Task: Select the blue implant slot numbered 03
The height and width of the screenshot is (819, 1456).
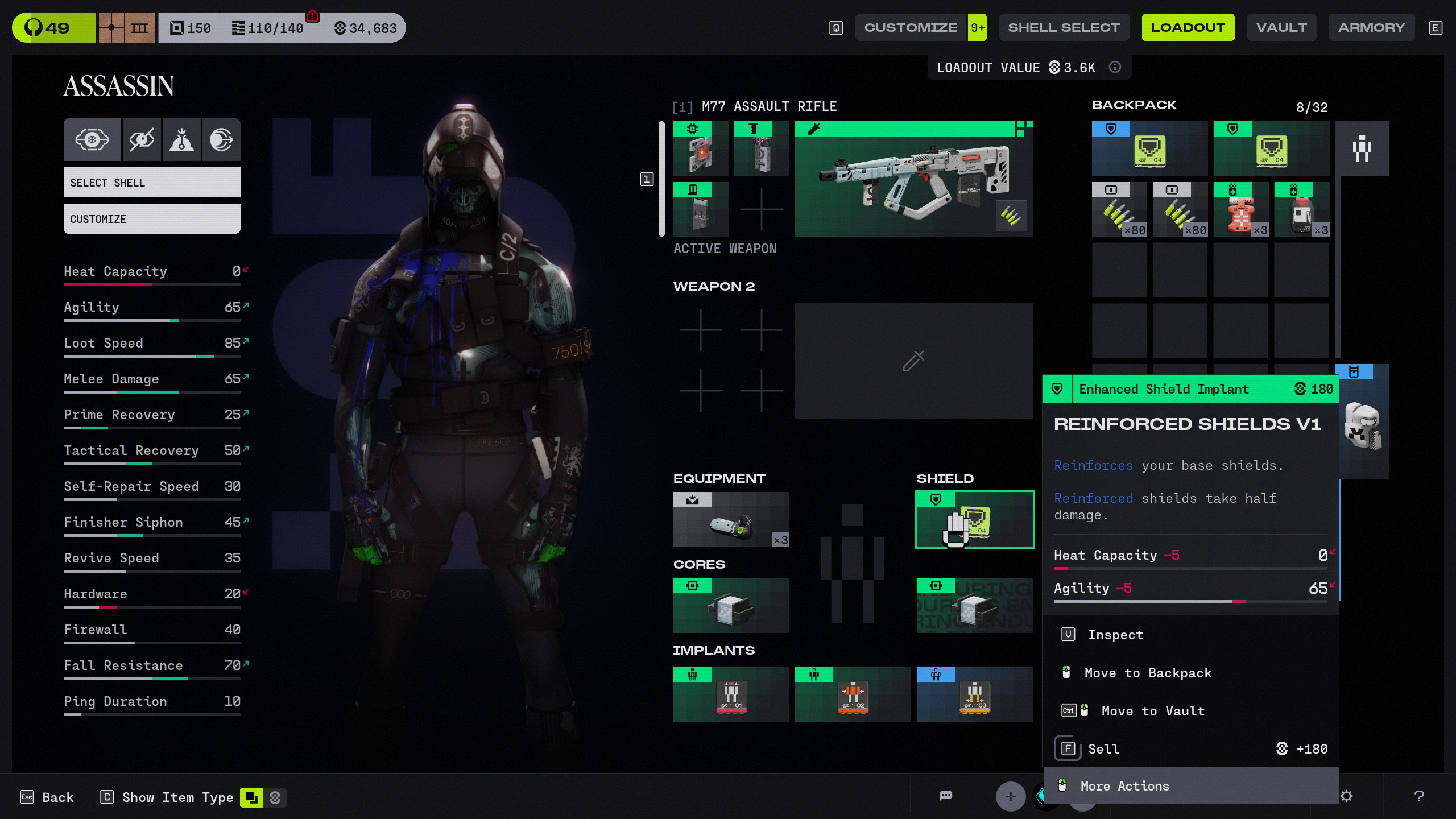Action: [974, 694]
